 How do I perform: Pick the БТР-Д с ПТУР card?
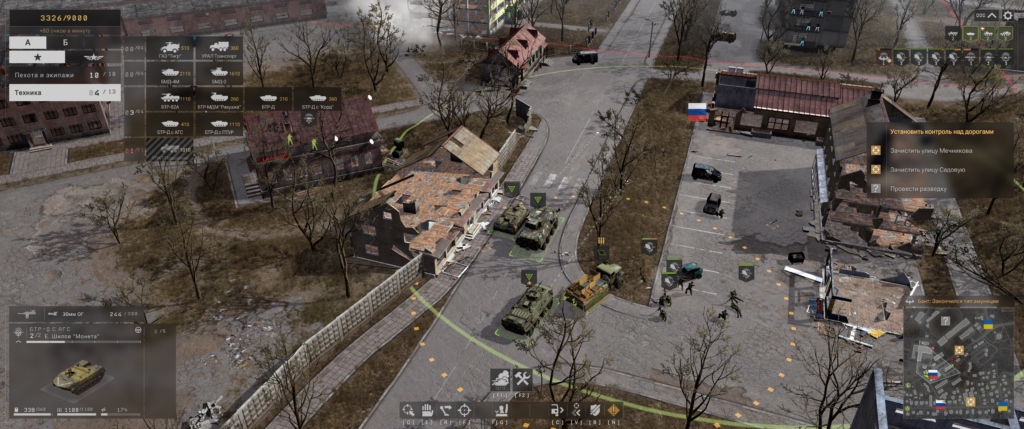pyautogui.click(x=218, y=125)
